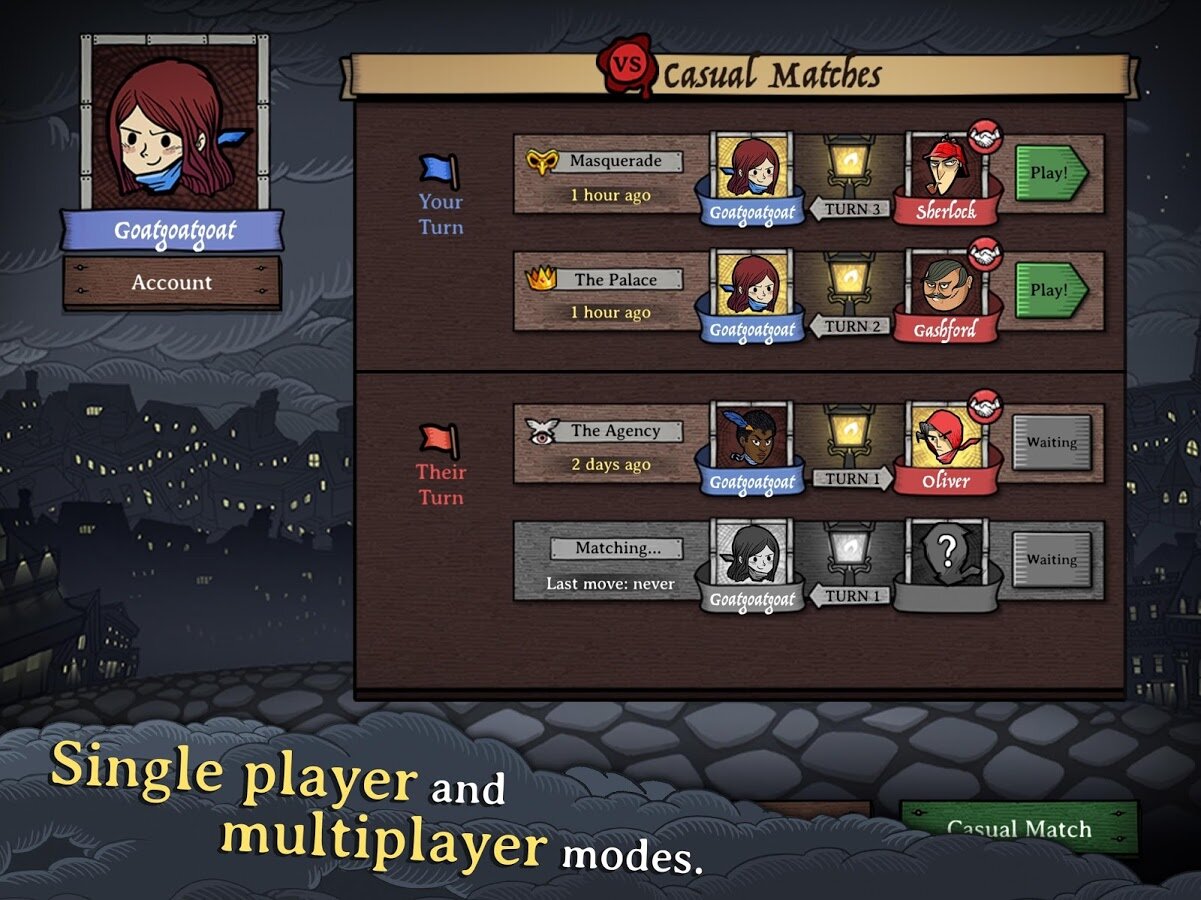Click the handshake badge on Gashford's portrait
Image resolution: width=1201 pixels, height=900 pixels.
coord(986,254)
